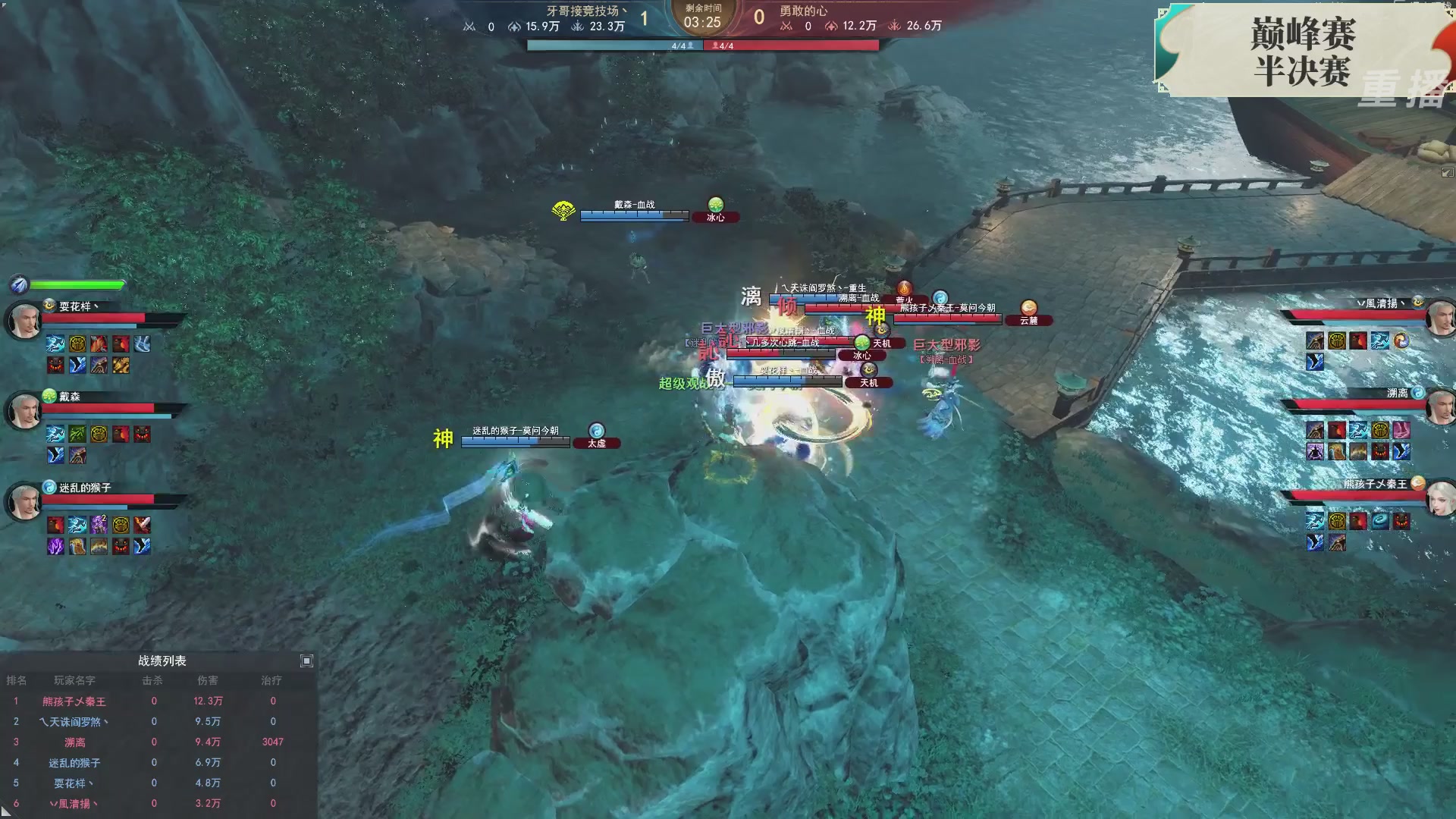This screenshot has height=819, width=1456.
Task: Click the demon-face debuff icon under 迷乱的猴子
Action: [120, 547]
